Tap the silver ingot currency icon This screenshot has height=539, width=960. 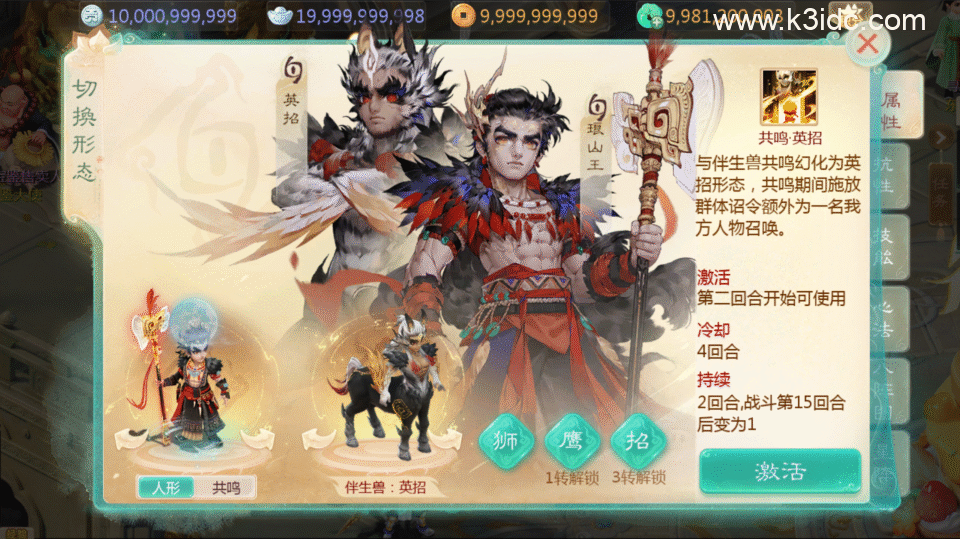[279, 15]
